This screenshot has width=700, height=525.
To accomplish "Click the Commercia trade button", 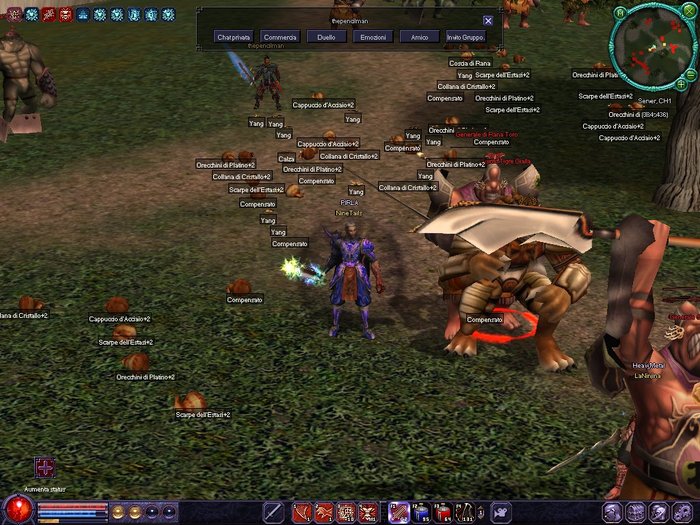I will (281, 37).
